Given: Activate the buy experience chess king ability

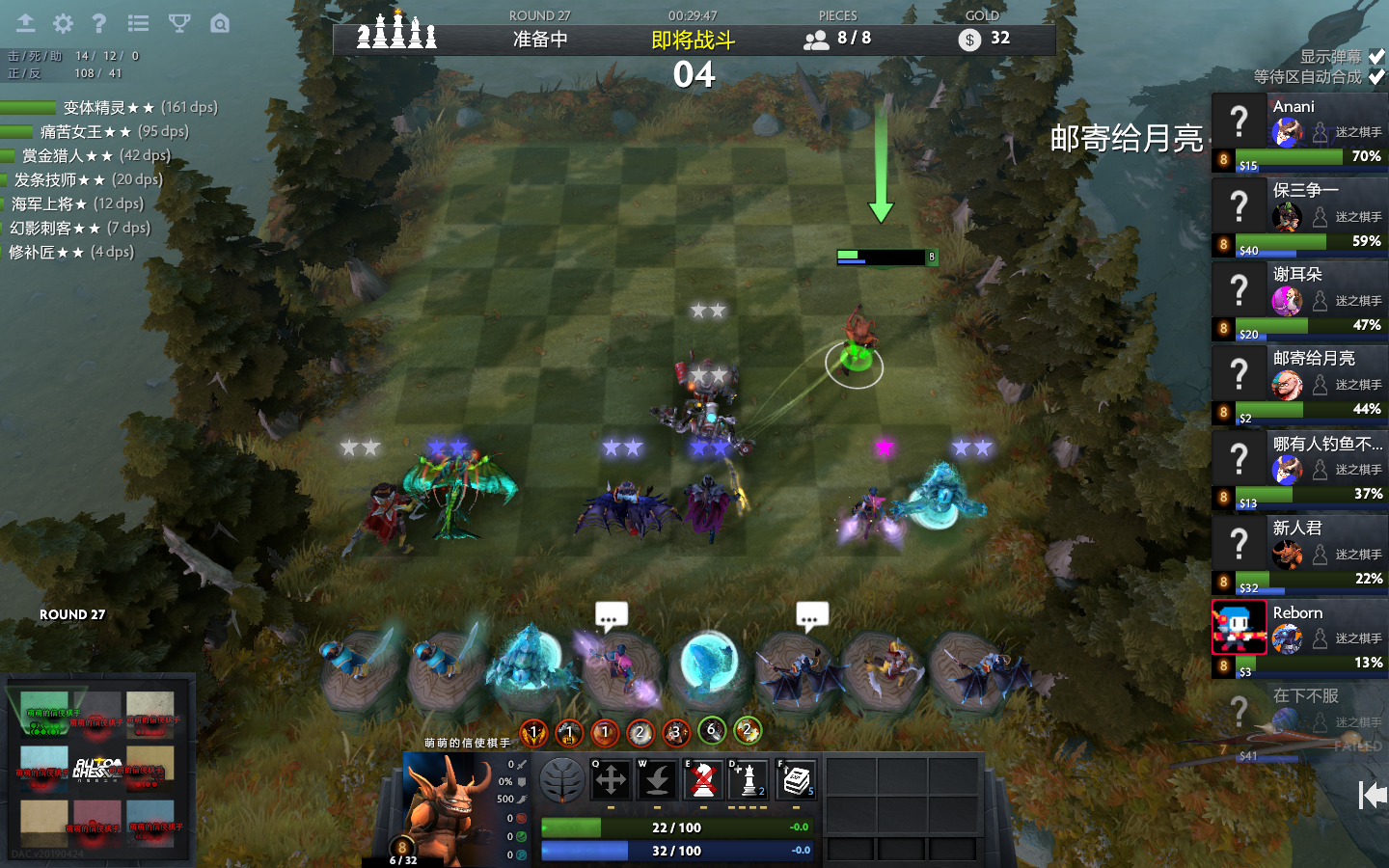Looking at the screenshot, I should (749, 780).
